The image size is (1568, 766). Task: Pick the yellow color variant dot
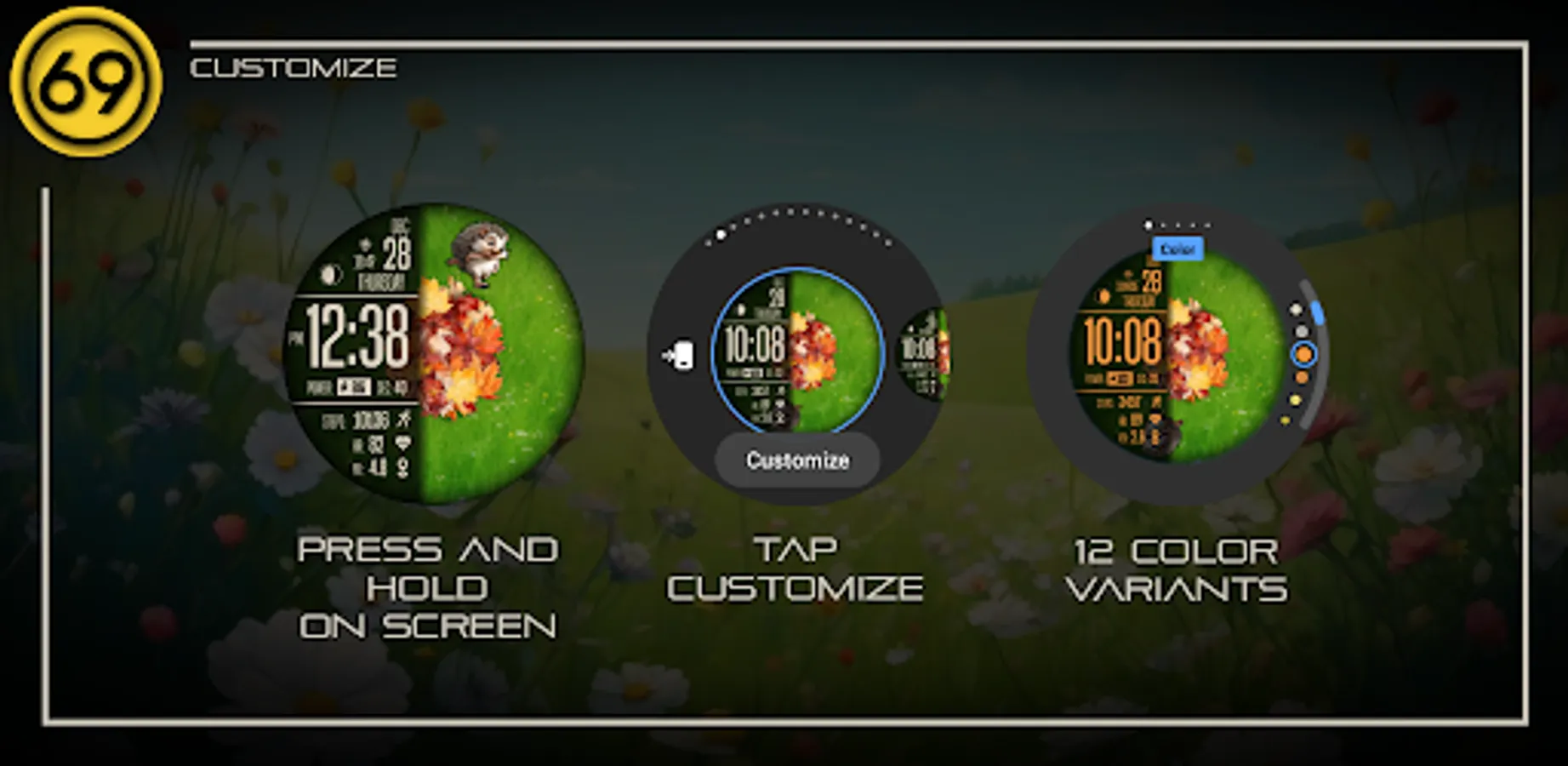point(1295,400)
